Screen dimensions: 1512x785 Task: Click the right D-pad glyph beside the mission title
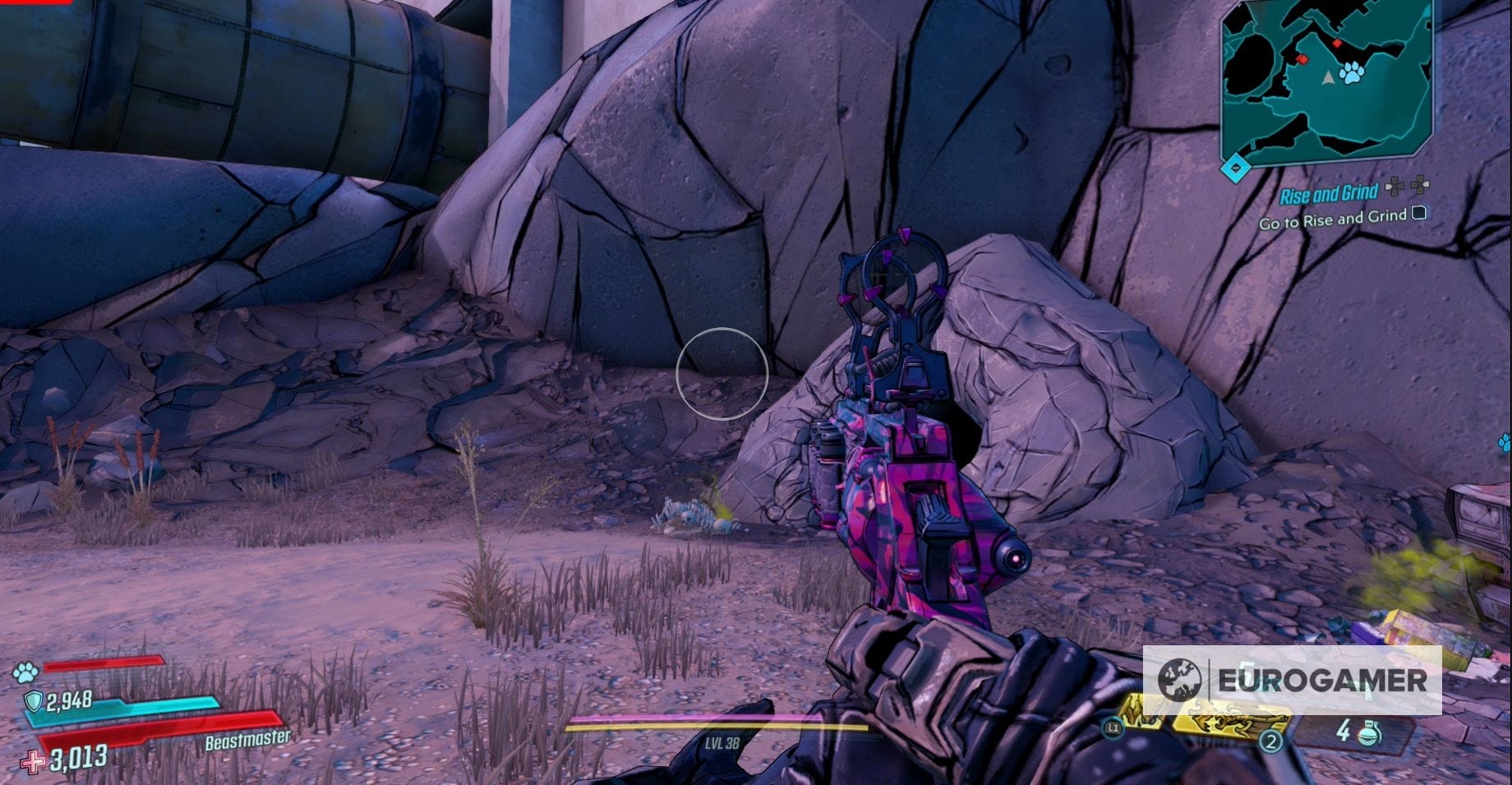point(1420,185)
